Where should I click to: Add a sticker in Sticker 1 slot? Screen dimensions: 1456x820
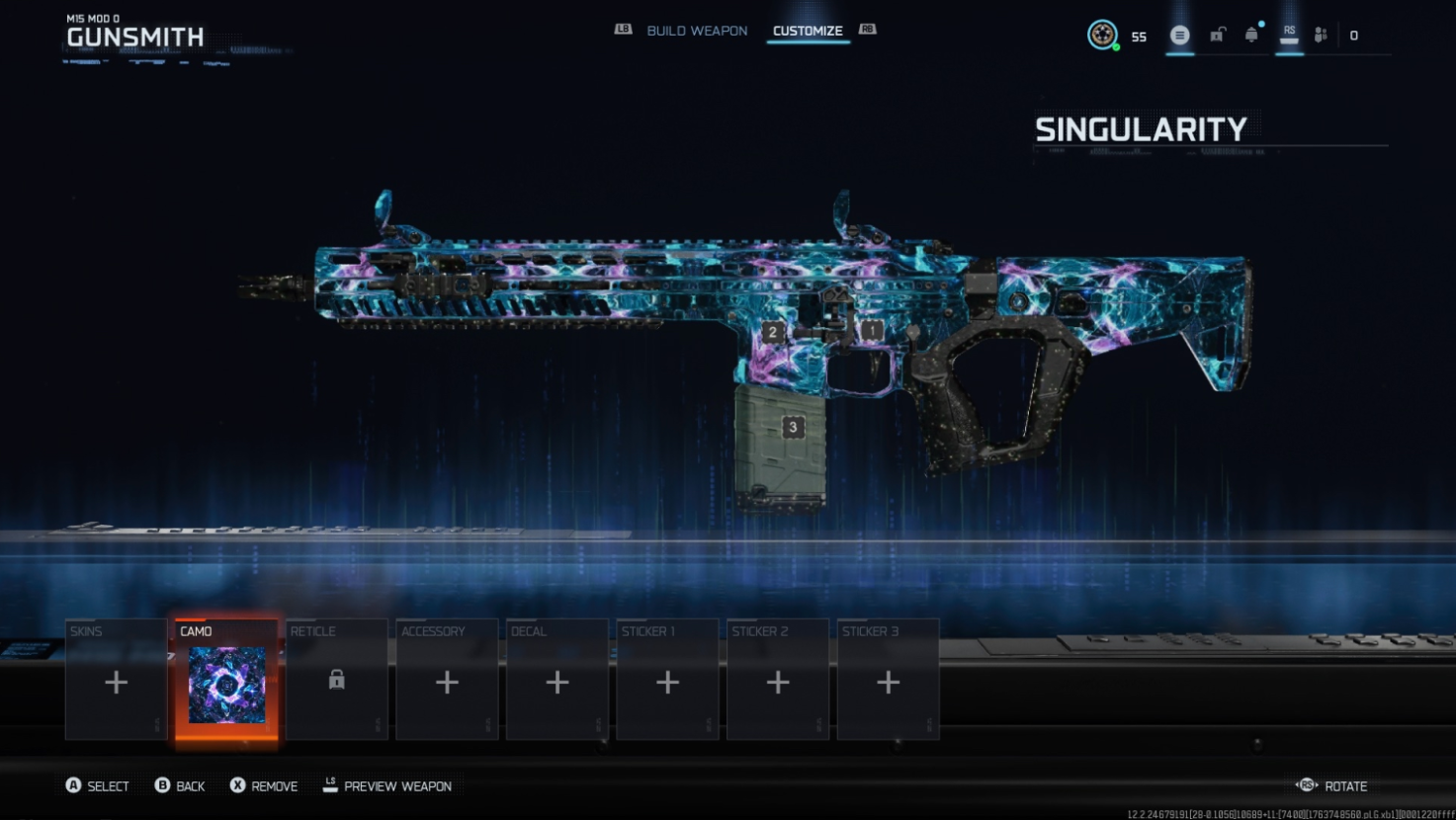668,680
